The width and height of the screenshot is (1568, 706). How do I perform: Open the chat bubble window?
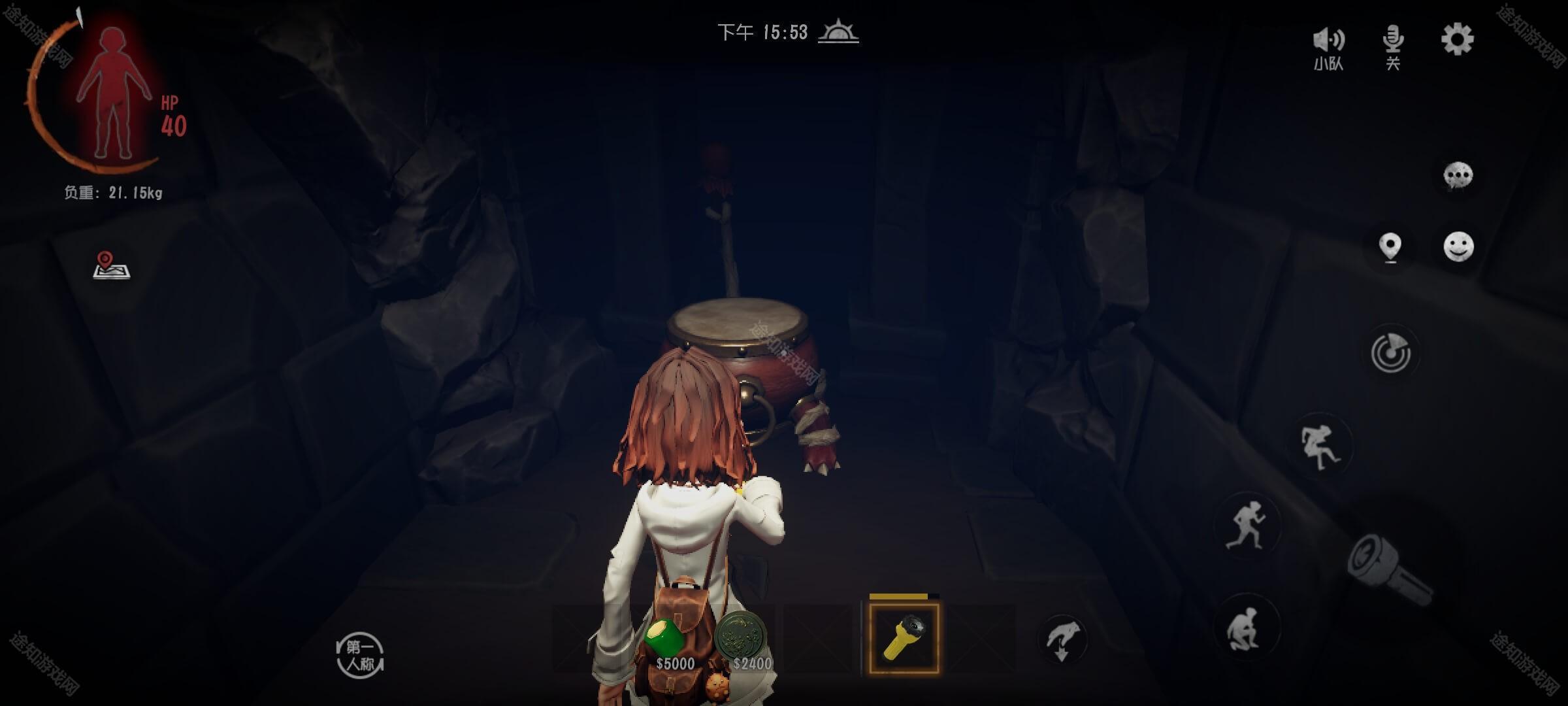[1458, 176]
